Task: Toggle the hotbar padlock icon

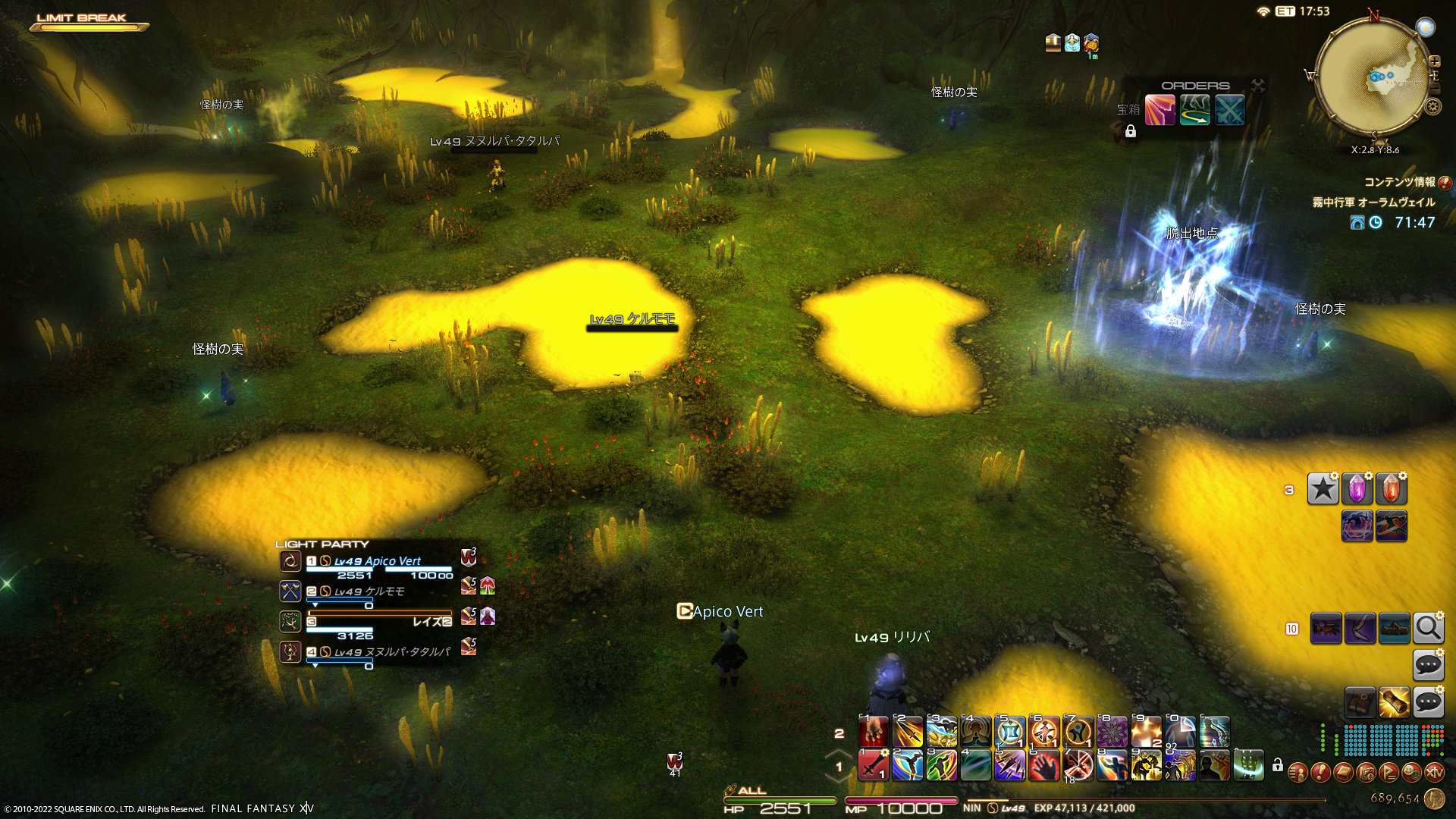Action: [x=1278, y=765]
